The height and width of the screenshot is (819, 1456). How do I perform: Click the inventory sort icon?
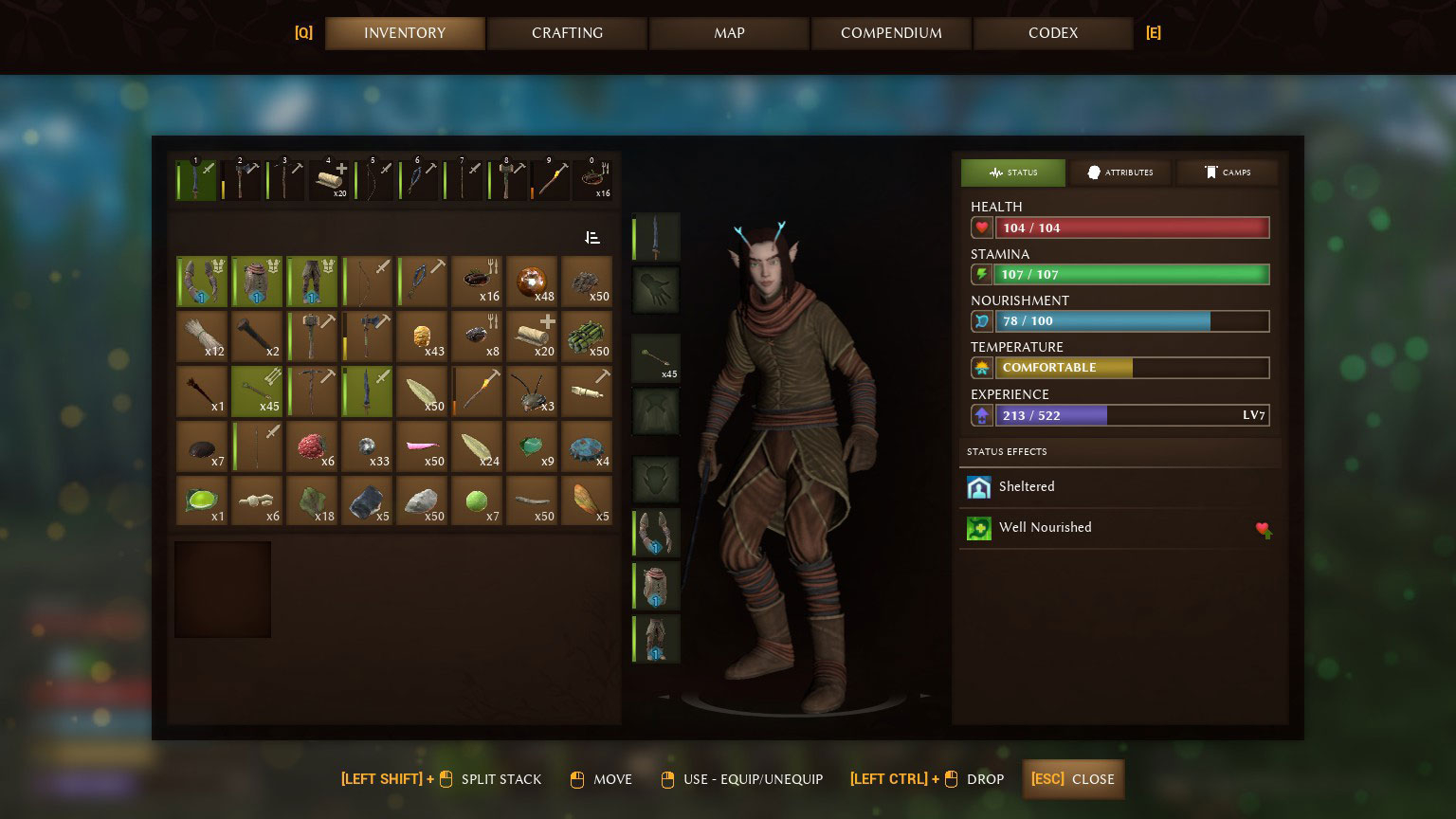tap(591, 238)
